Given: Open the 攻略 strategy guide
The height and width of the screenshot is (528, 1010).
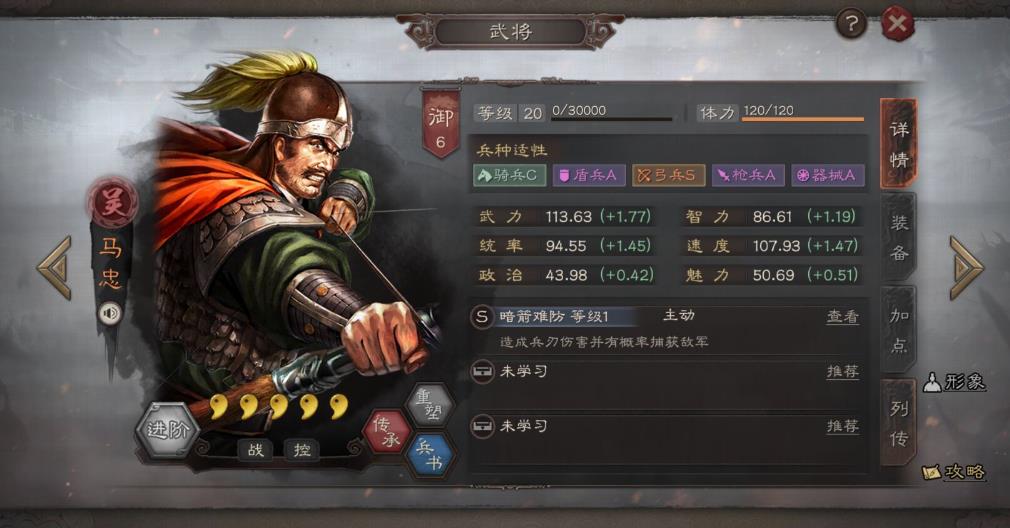Looking at the screenshot, I should 954,472.
